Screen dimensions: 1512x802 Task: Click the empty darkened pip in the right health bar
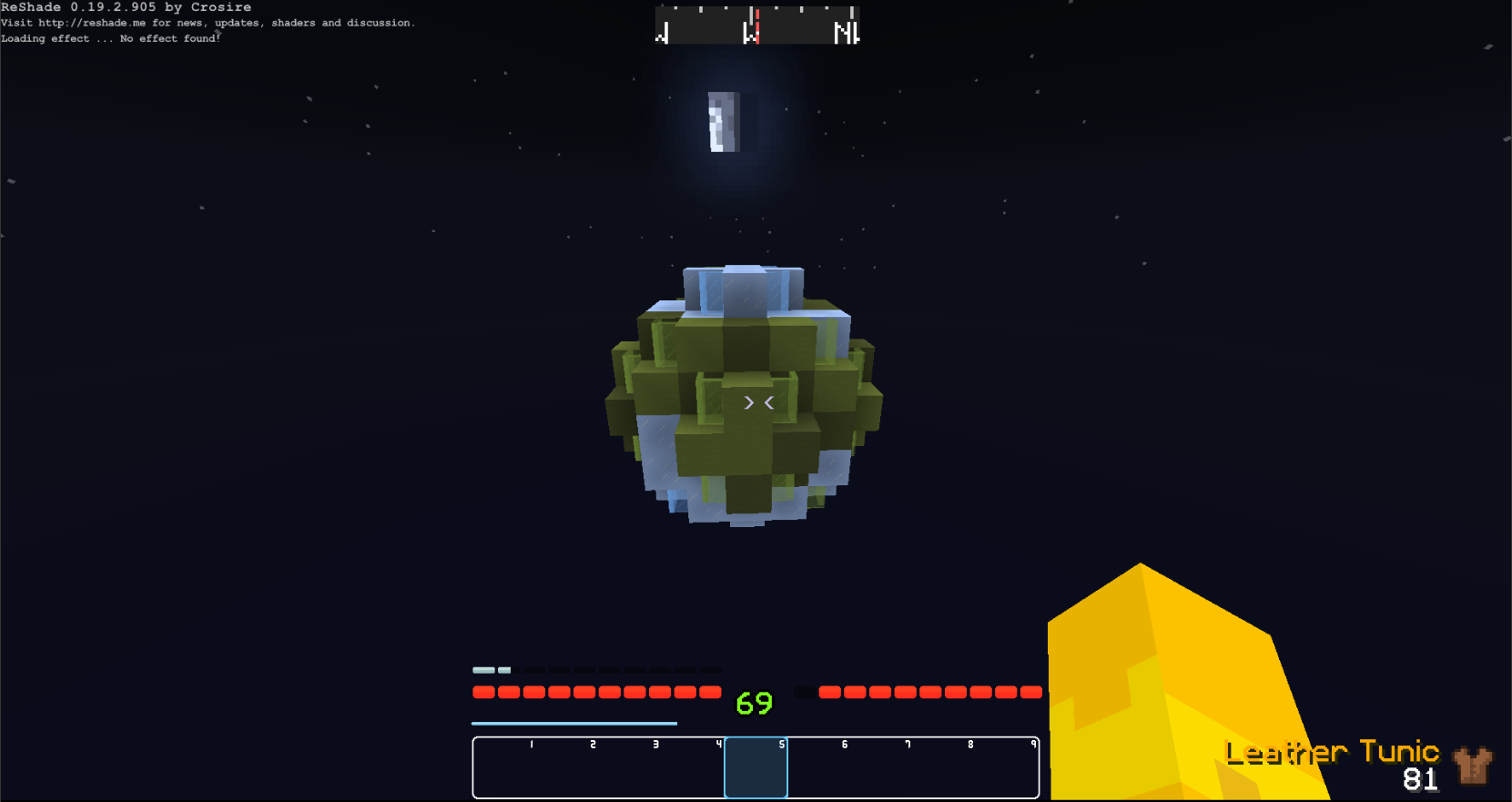[805, 692]
